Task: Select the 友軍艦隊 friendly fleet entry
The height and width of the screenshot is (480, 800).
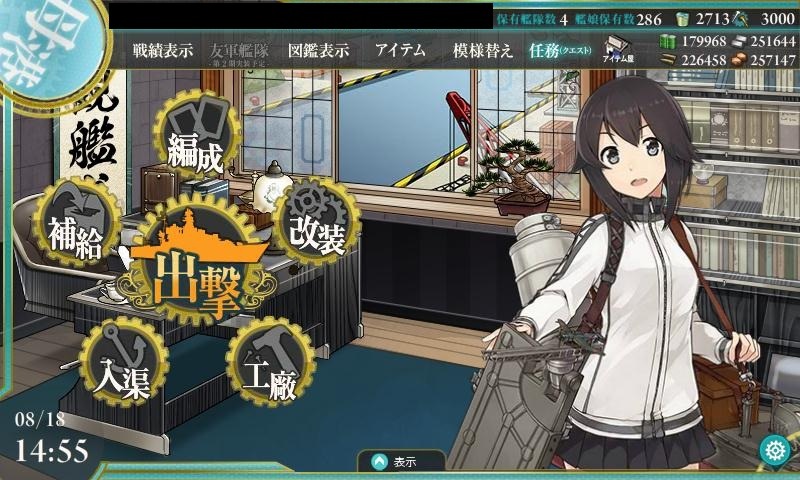Action: tap(239, 50)
